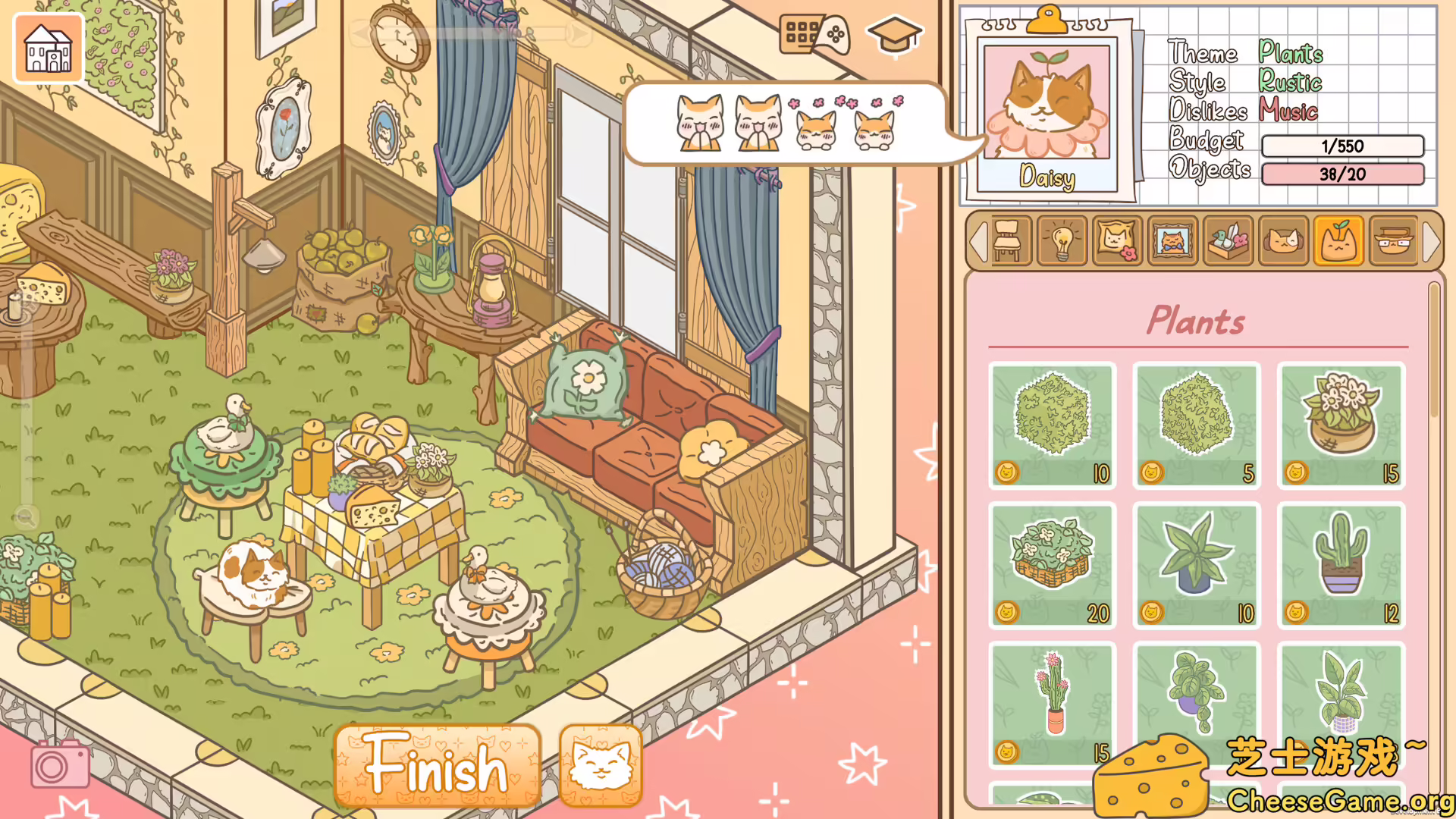The width and height of the screenshot is (1456, 819).
Task: Select the cushion with cat category icon
Action: point(1117,241)
